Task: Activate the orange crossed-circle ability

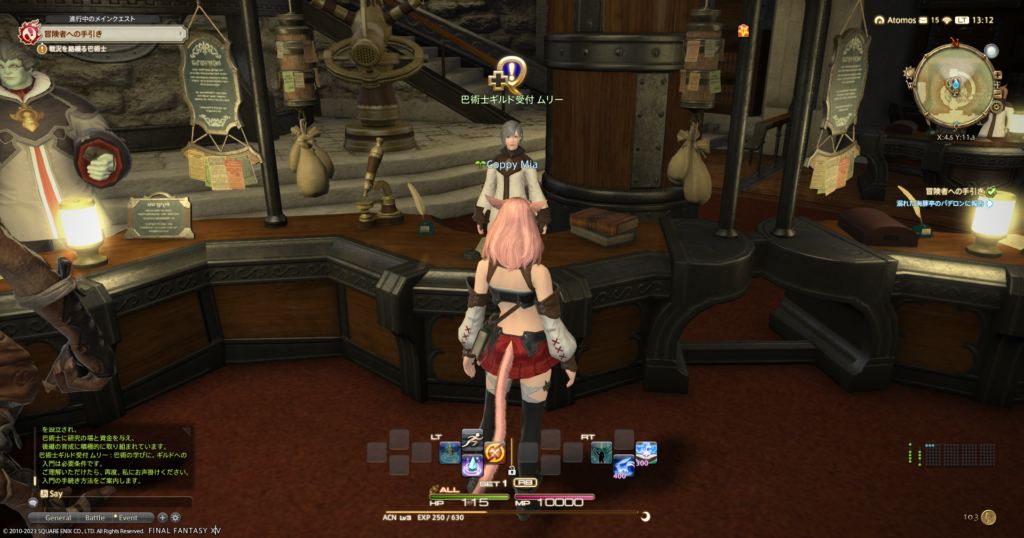Action: coord(494,452)
